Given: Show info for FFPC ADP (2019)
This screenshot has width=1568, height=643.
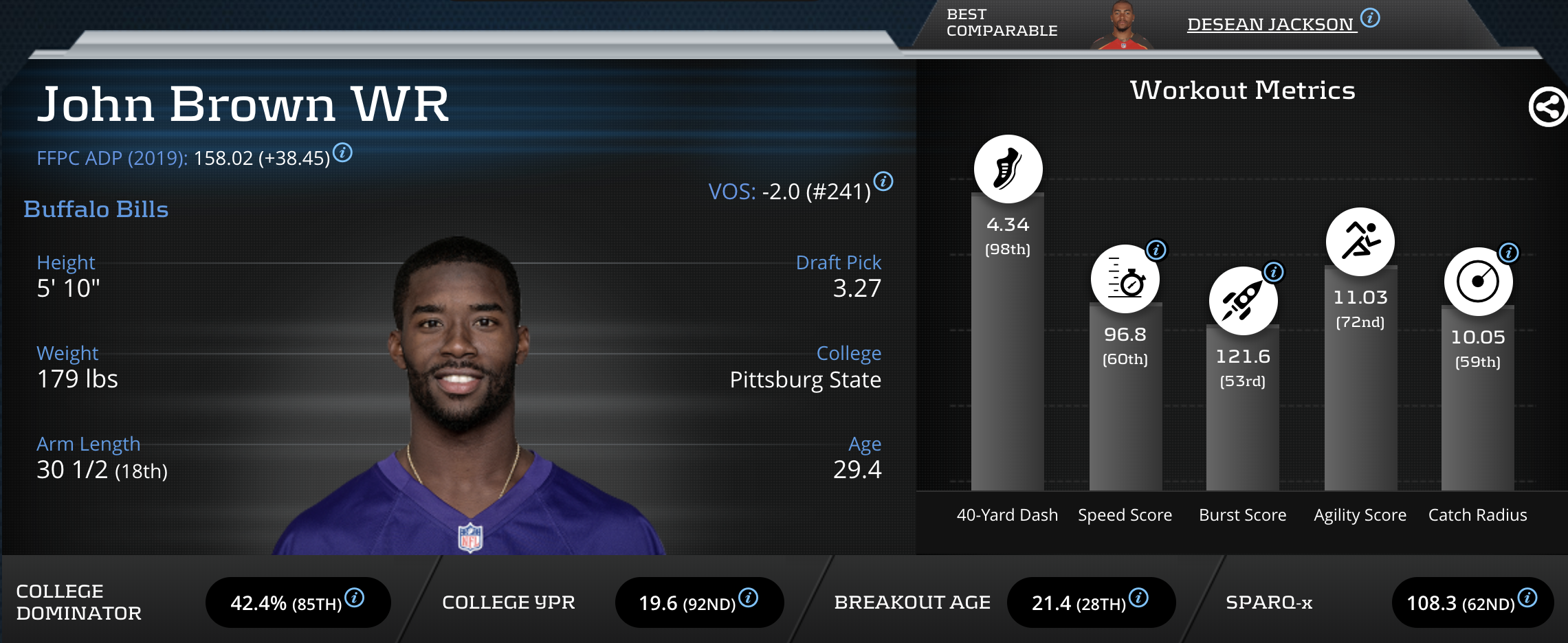Looking at the screenshot, I should [x=342, y=152].
